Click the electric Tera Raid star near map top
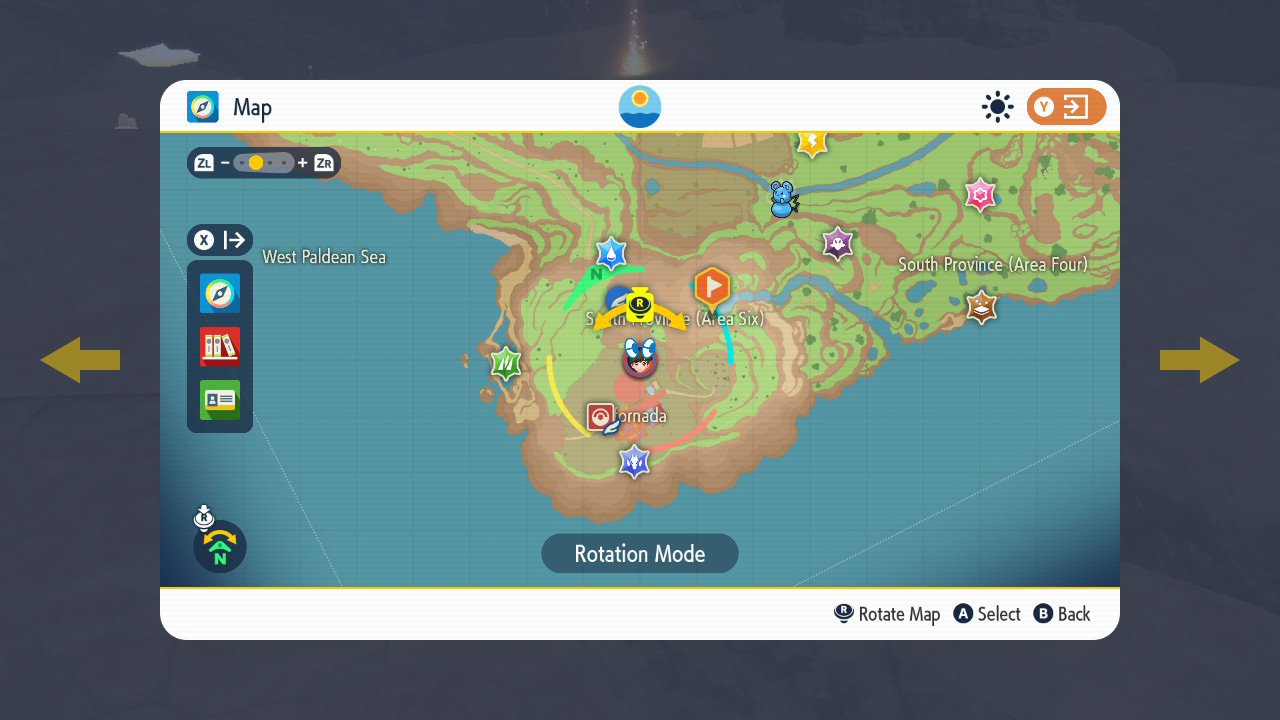This screenshot has height=720, width=1280. (811, 141)
